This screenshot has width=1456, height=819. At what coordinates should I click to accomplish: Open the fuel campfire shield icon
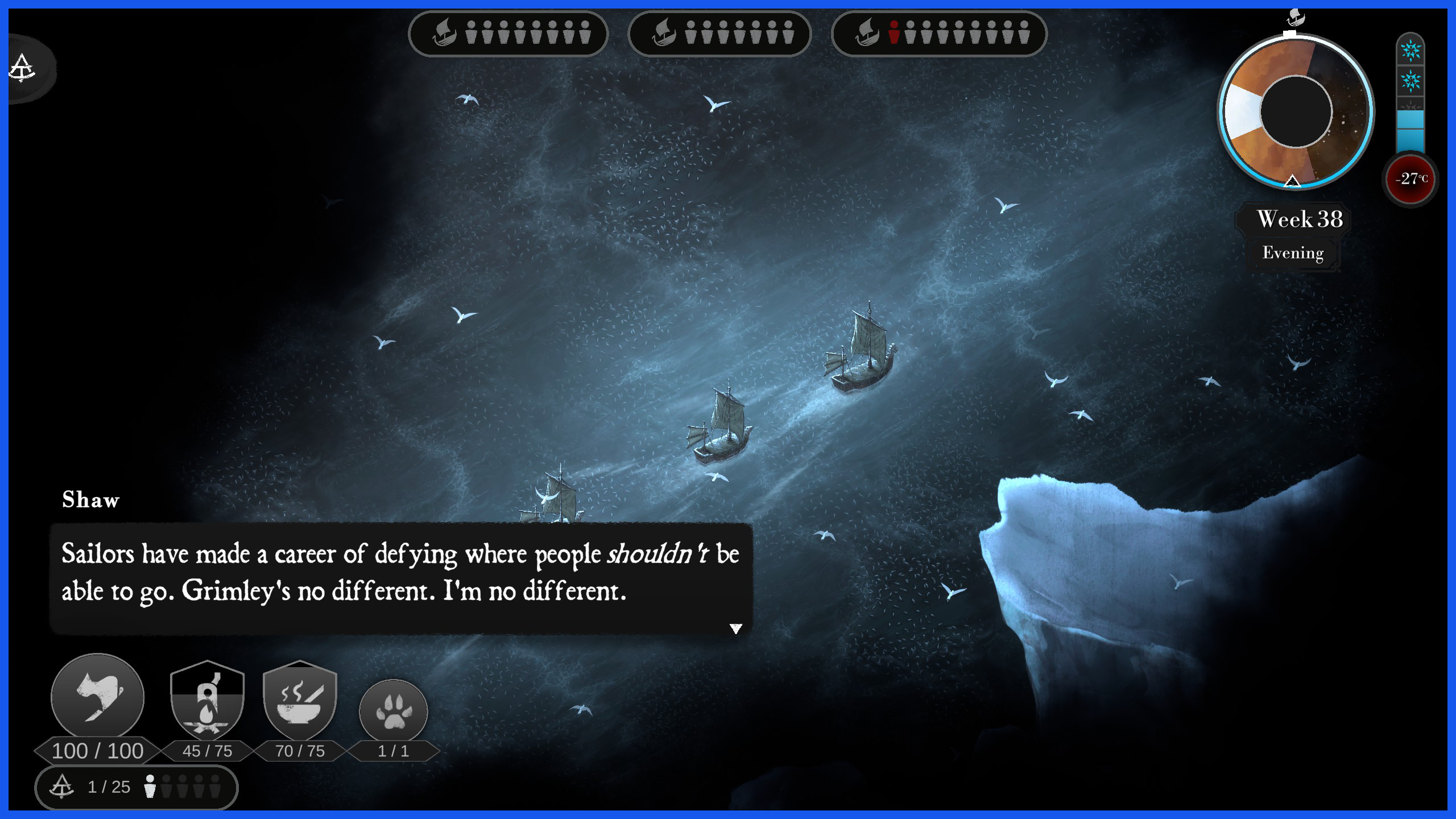coord(208,701)
